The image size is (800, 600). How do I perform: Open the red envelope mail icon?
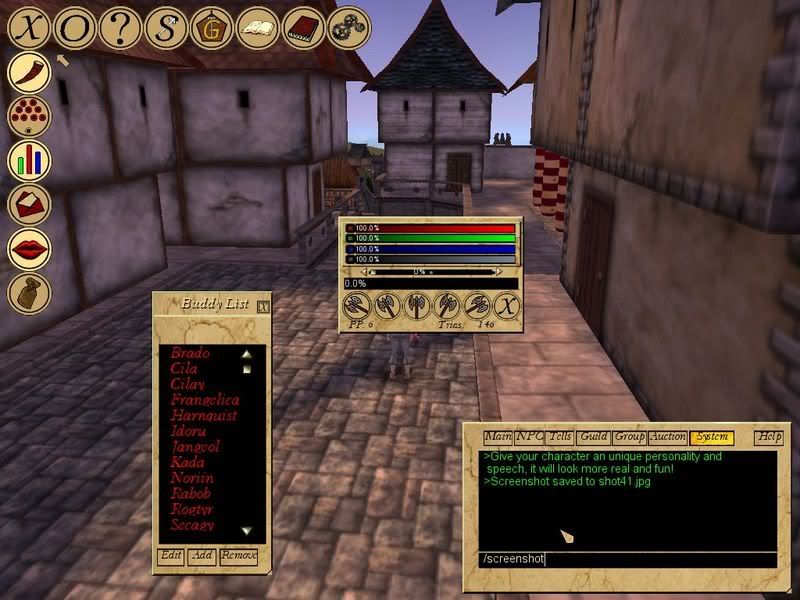tap(30, 204)
